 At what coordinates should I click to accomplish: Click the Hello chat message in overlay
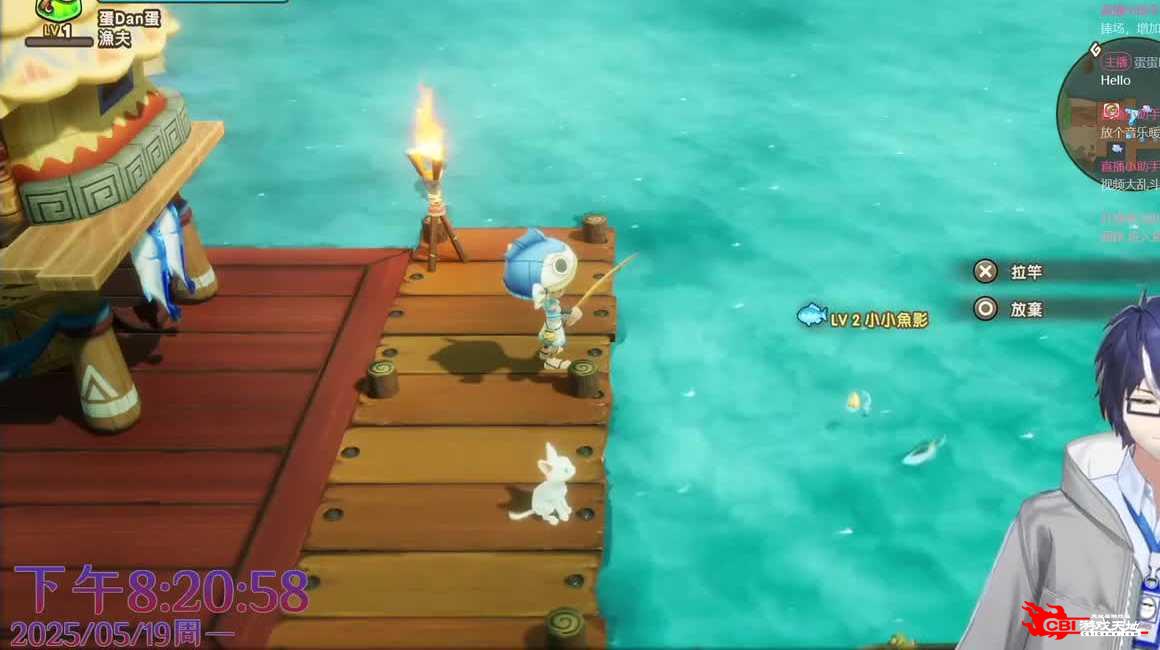(1115, 80)
